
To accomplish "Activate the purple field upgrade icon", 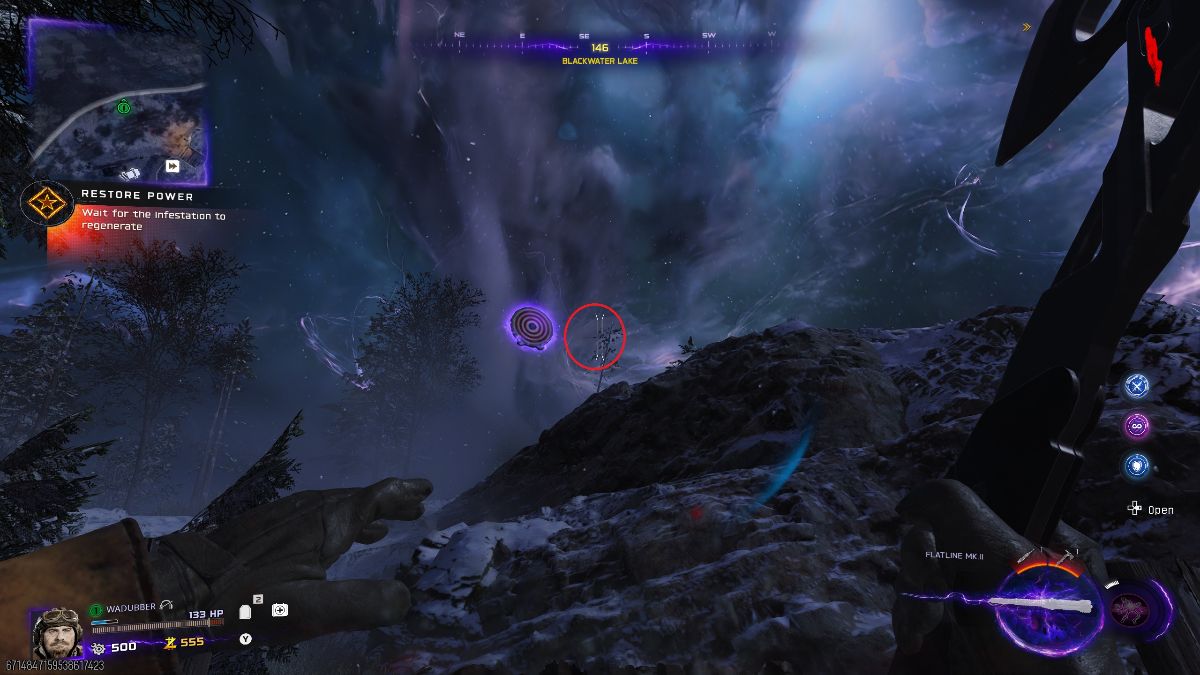I will tap(1137, 607).
